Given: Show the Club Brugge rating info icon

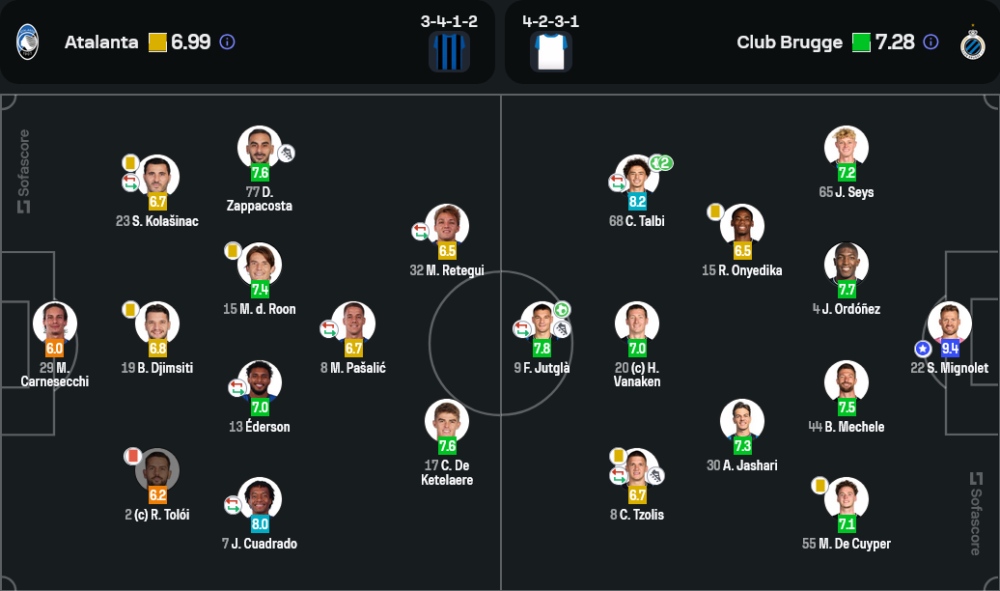Looking at the screenshot, I should [x=931, y=42].
